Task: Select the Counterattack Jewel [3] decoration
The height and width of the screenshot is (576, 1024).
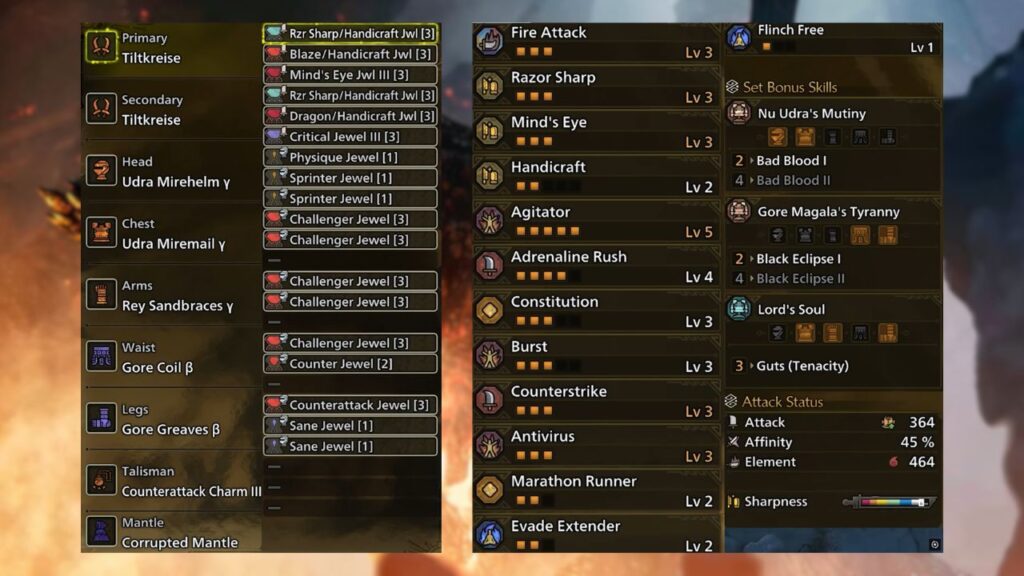Action: pos(350,405)
